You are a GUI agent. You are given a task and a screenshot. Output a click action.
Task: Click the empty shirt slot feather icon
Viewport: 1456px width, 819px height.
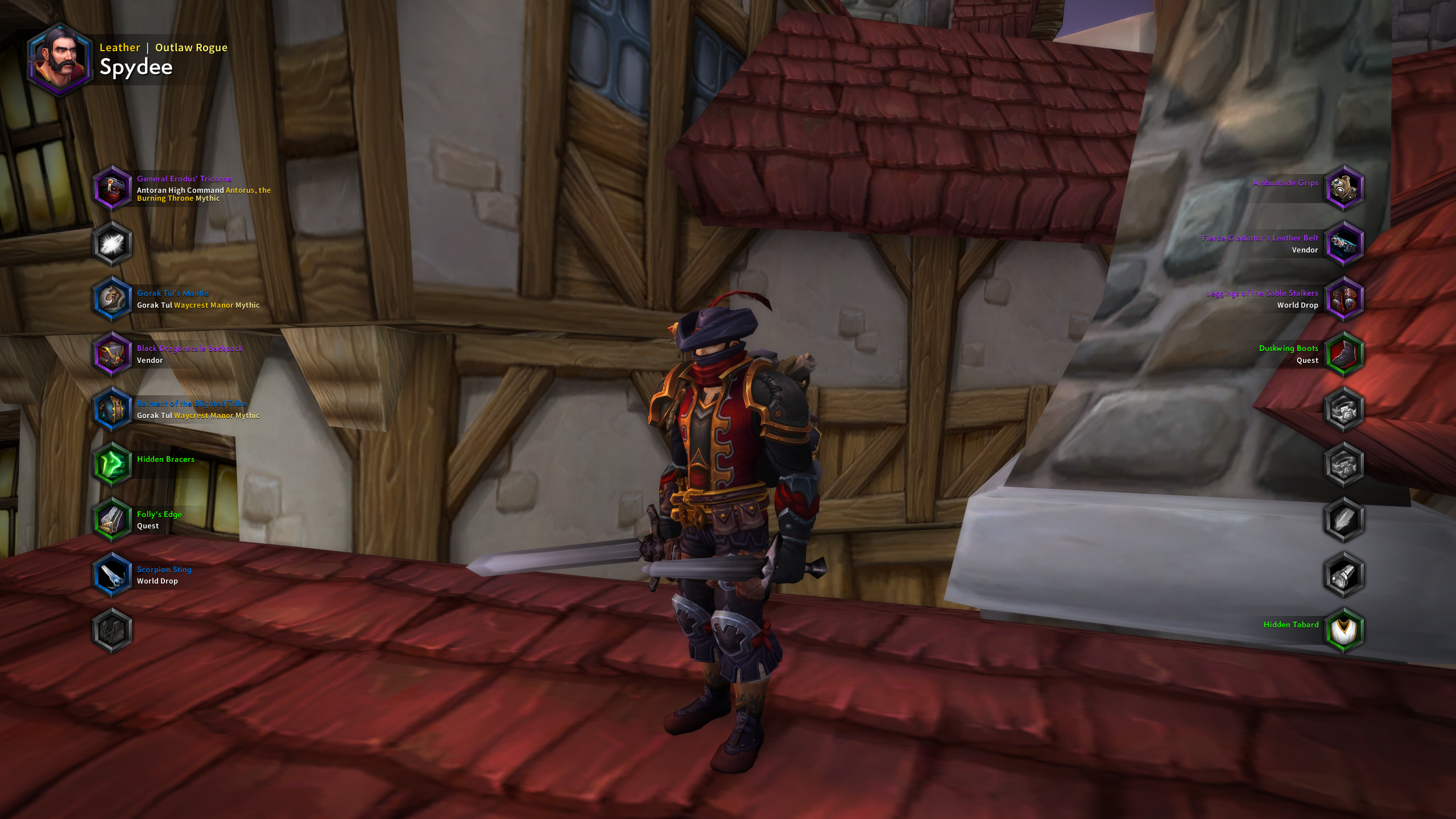tap(1345, 519)
